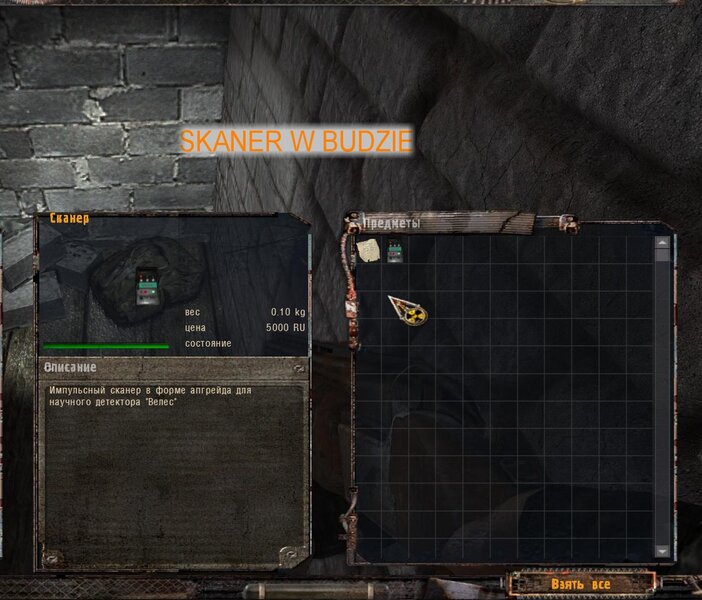Pick the scanner item in the grid

pyautogui.click(x=394, y=249)
